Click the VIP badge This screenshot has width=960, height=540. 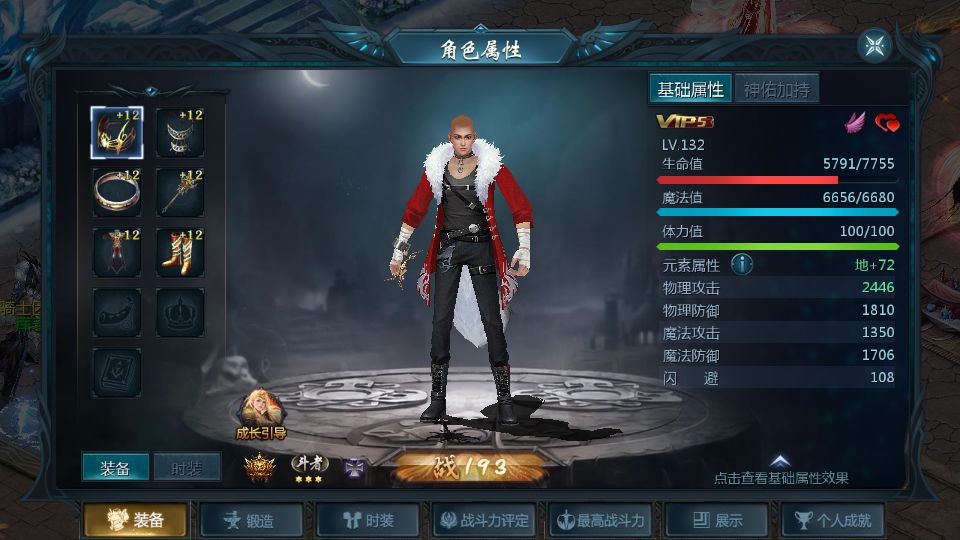(x=678, y=122)
